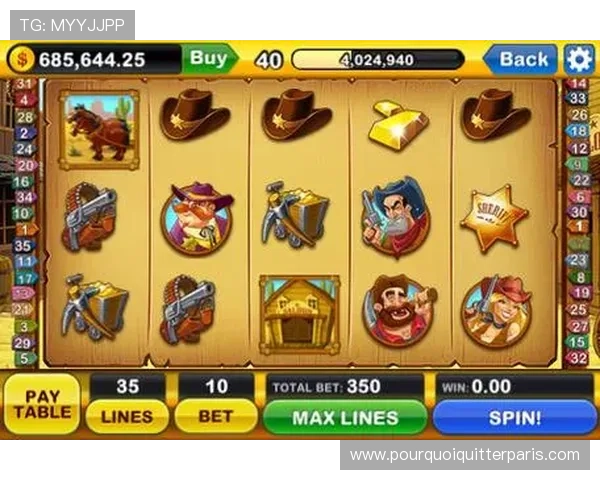Viewport: 600px width, 480px height.
Task: Buy more coins with the Buy button
Action: (x=209, y=59)
